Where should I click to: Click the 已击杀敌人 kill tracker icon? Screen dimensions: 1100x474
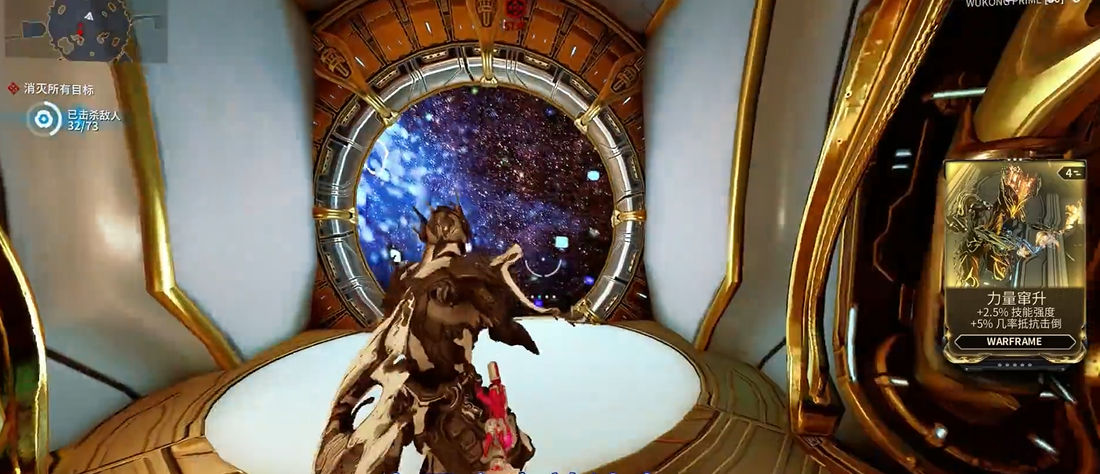43,120
